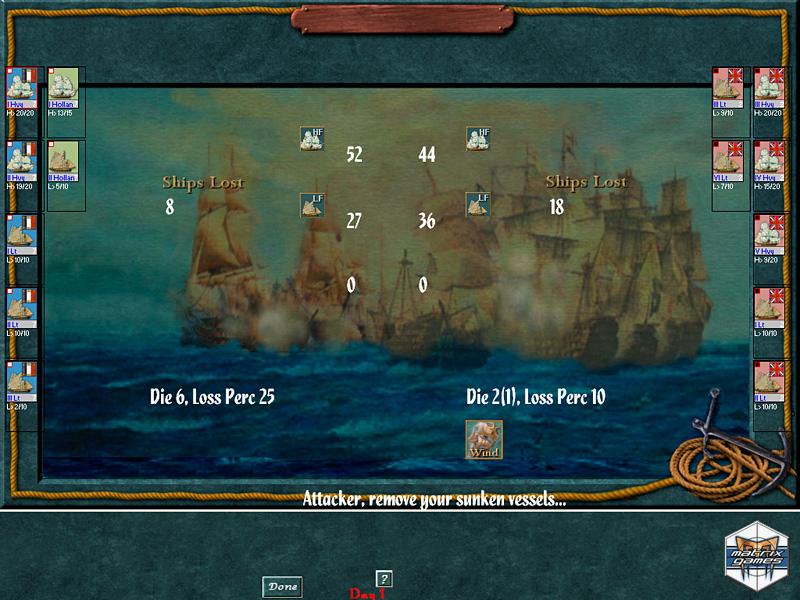This screenshot has height=600, width=800.
Task: Choose the French II Hvy fleet at 19/20
Action: coord(22,165)
